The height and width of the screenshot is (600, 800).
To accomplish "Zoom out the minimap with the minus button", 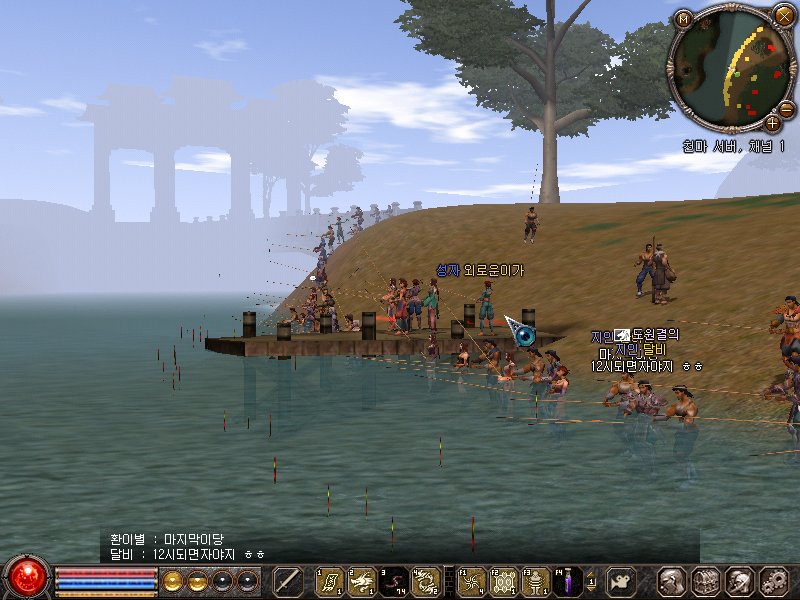I will click(787, 108).
